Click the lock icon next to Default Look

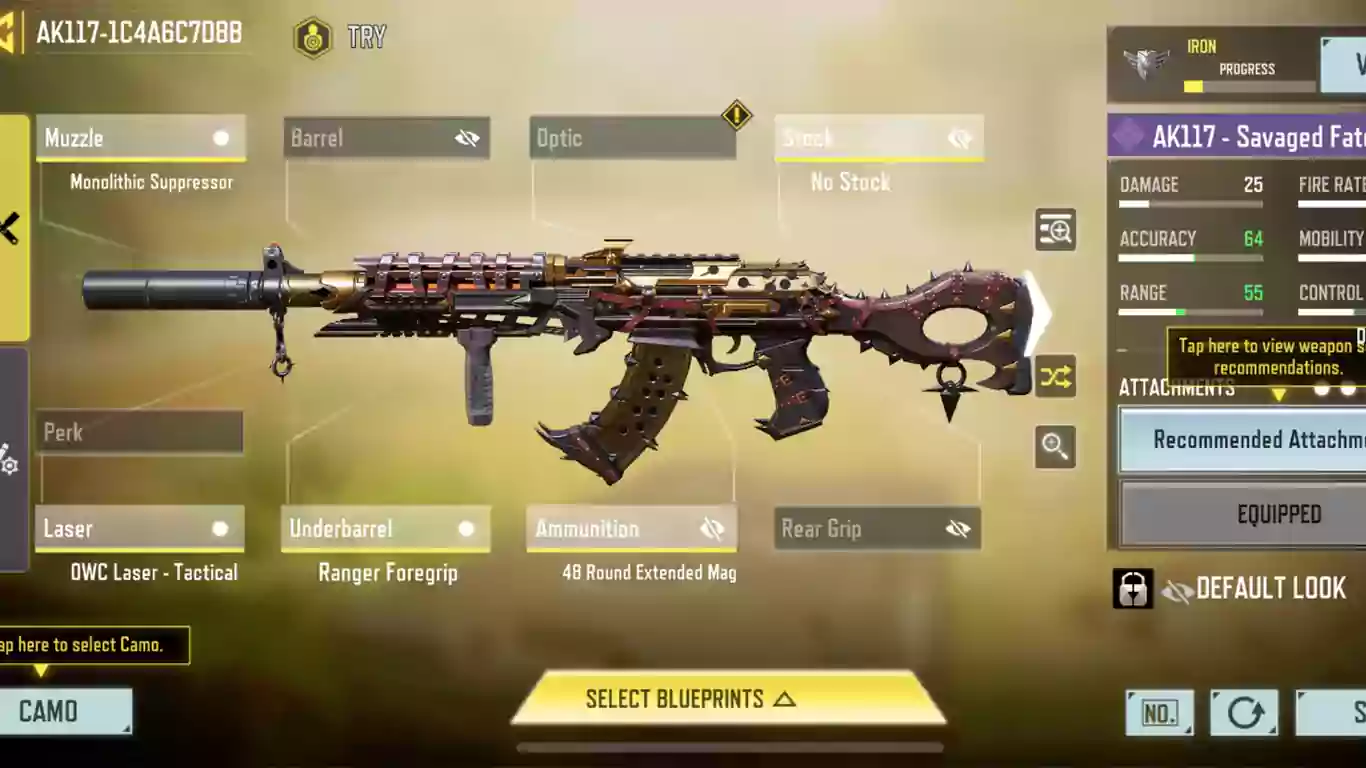pyautogui.click(x=1134, y=588)
